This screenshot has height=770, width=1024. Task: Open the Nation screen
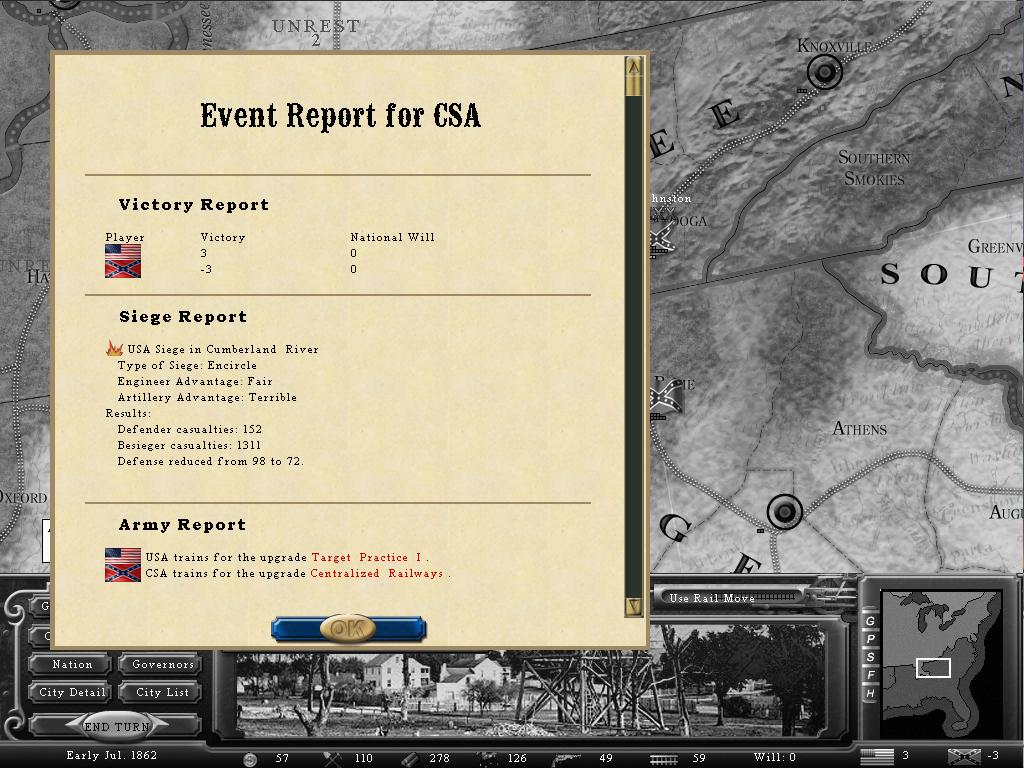point(72,664)
